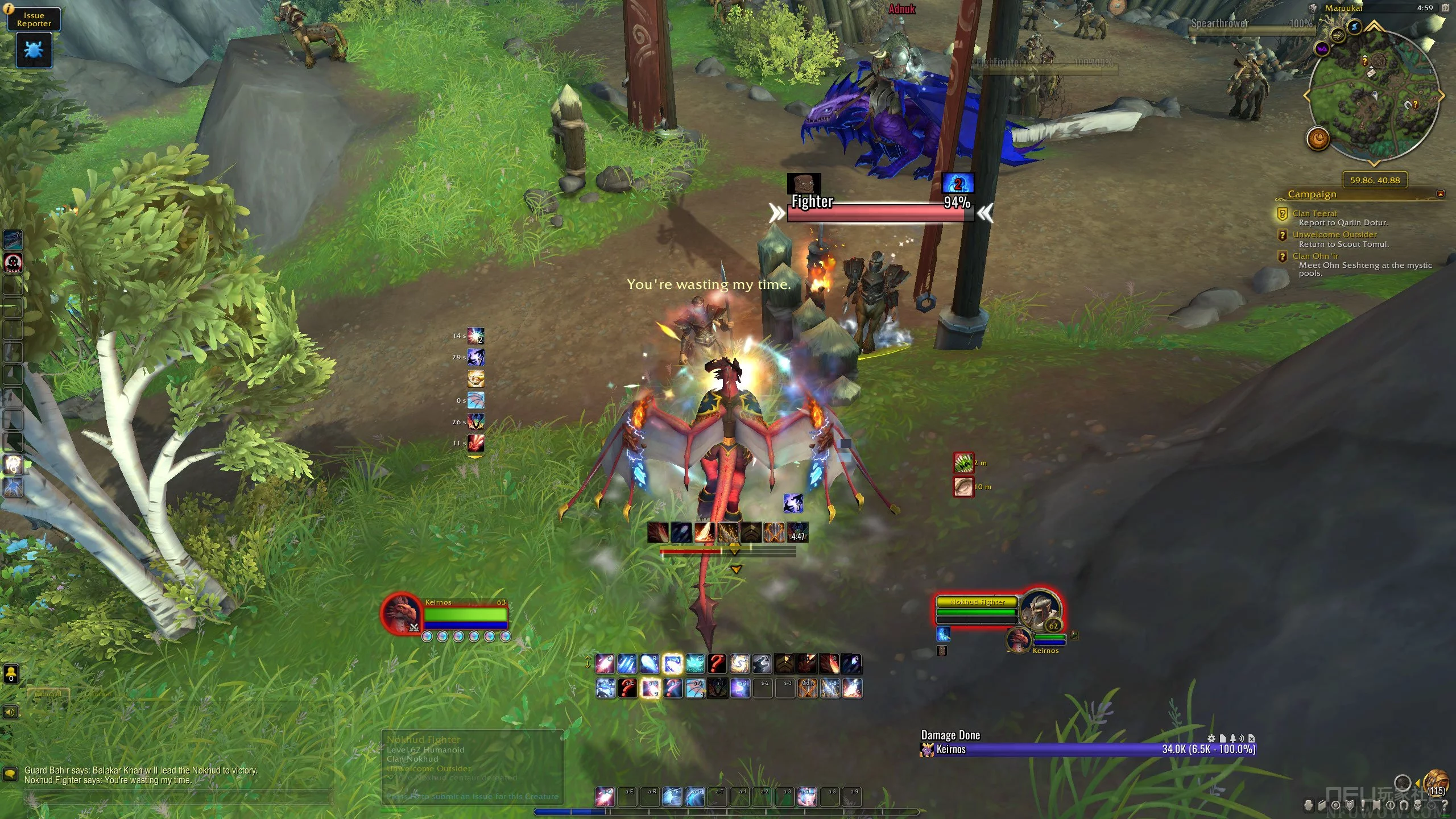Open the damage meter settings gear
The width and height of the screenshot is (1456, 819).
1211,738
